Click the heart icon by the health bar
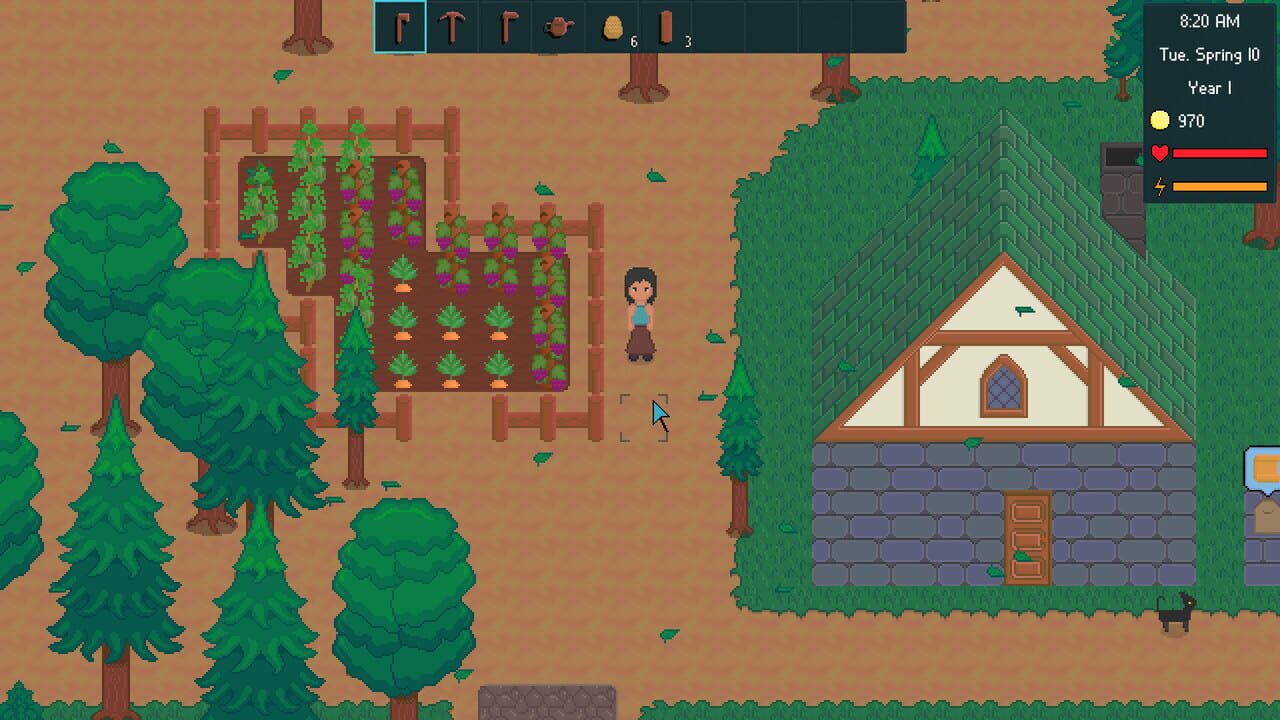Image resolution: width=1280 pixels, height=720 pixels. (x=1159, y=154)
